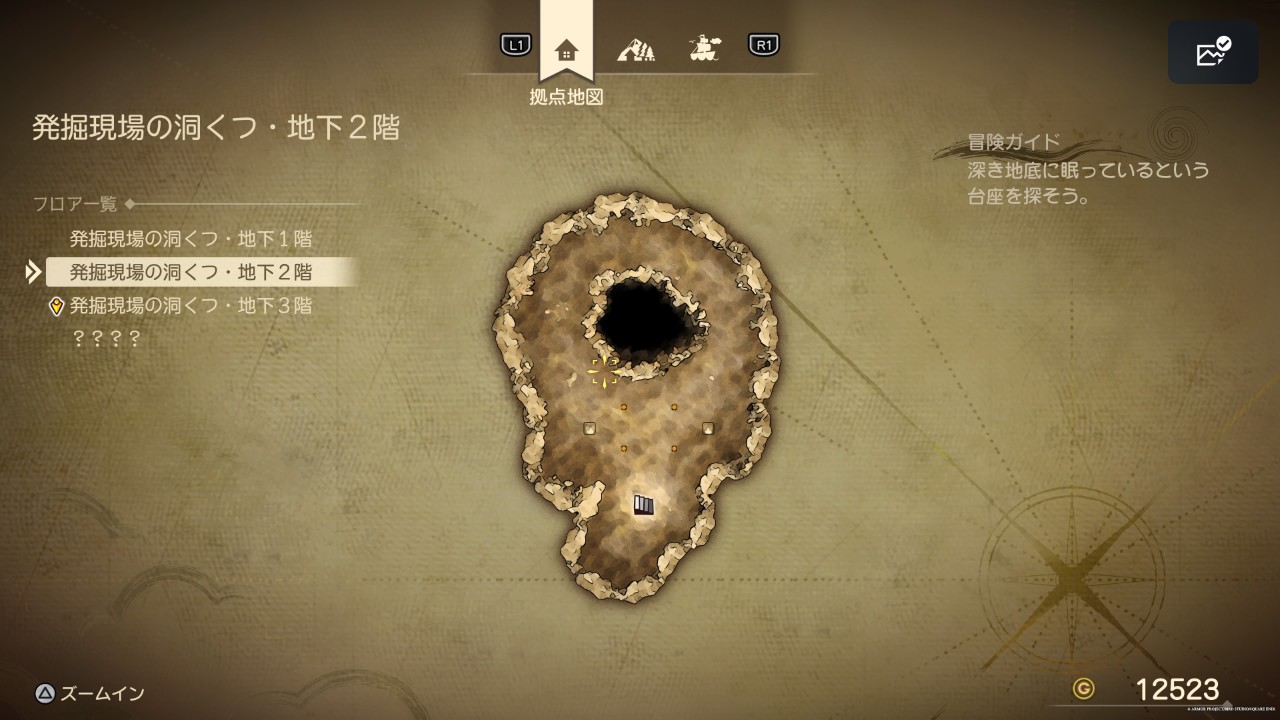
Task: Choose floor 発掘現場の洞くつ・地下１階
Action: point(191,239)
